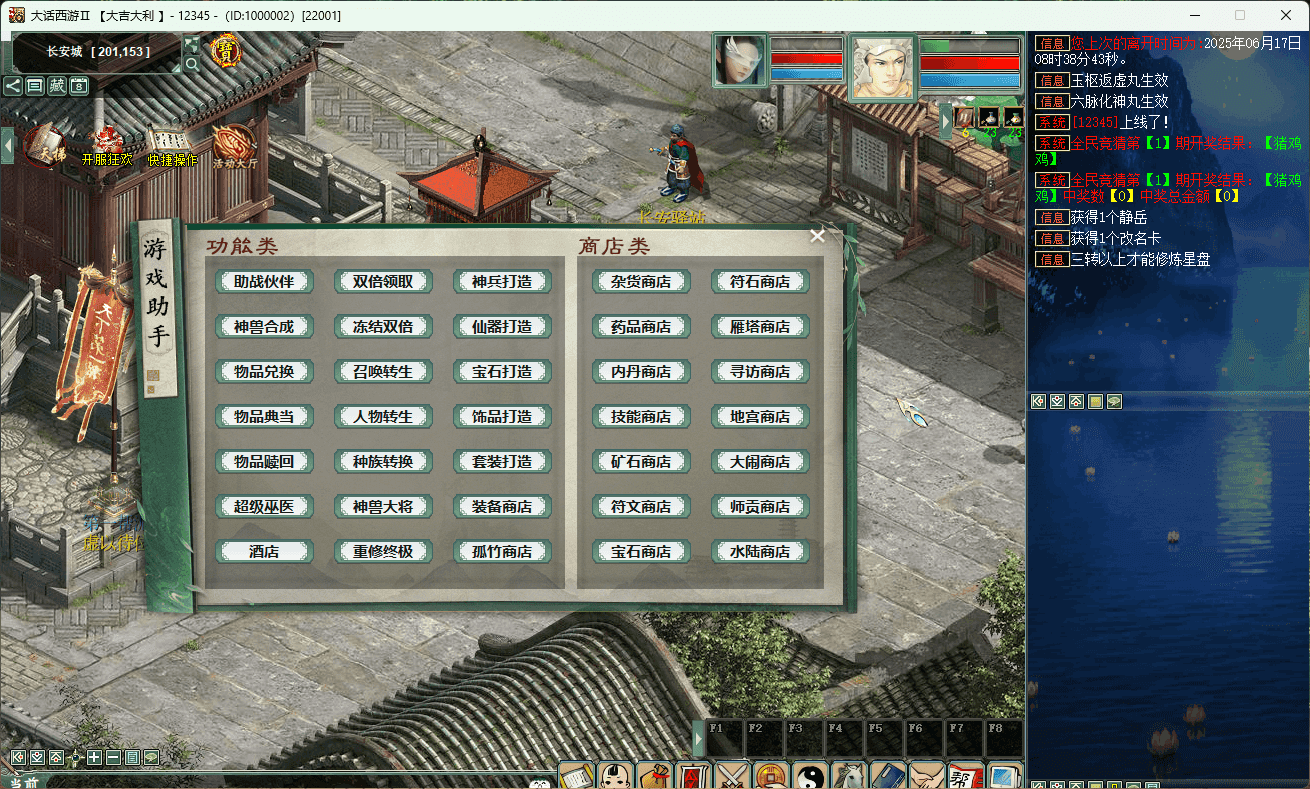This screenshot has height=789, width=1310.
Task: Open the 活动大厅 activity hall icon
Action: pyautogui.click(x=234, y=146)
